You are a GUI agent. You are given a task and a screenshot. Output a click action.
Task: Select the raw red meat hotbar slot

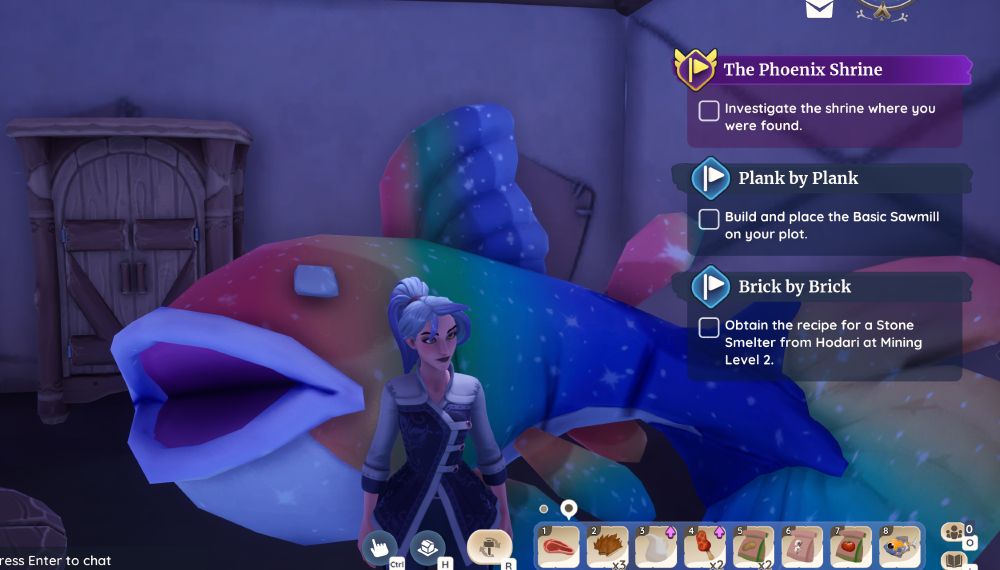point(558,547)
